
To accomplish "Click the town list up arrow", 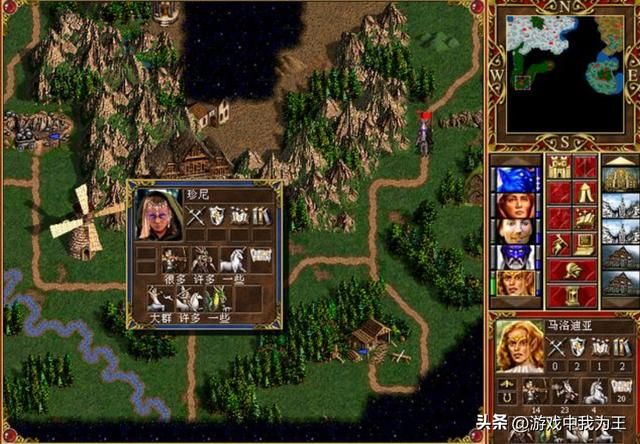I will pos(619,158).
